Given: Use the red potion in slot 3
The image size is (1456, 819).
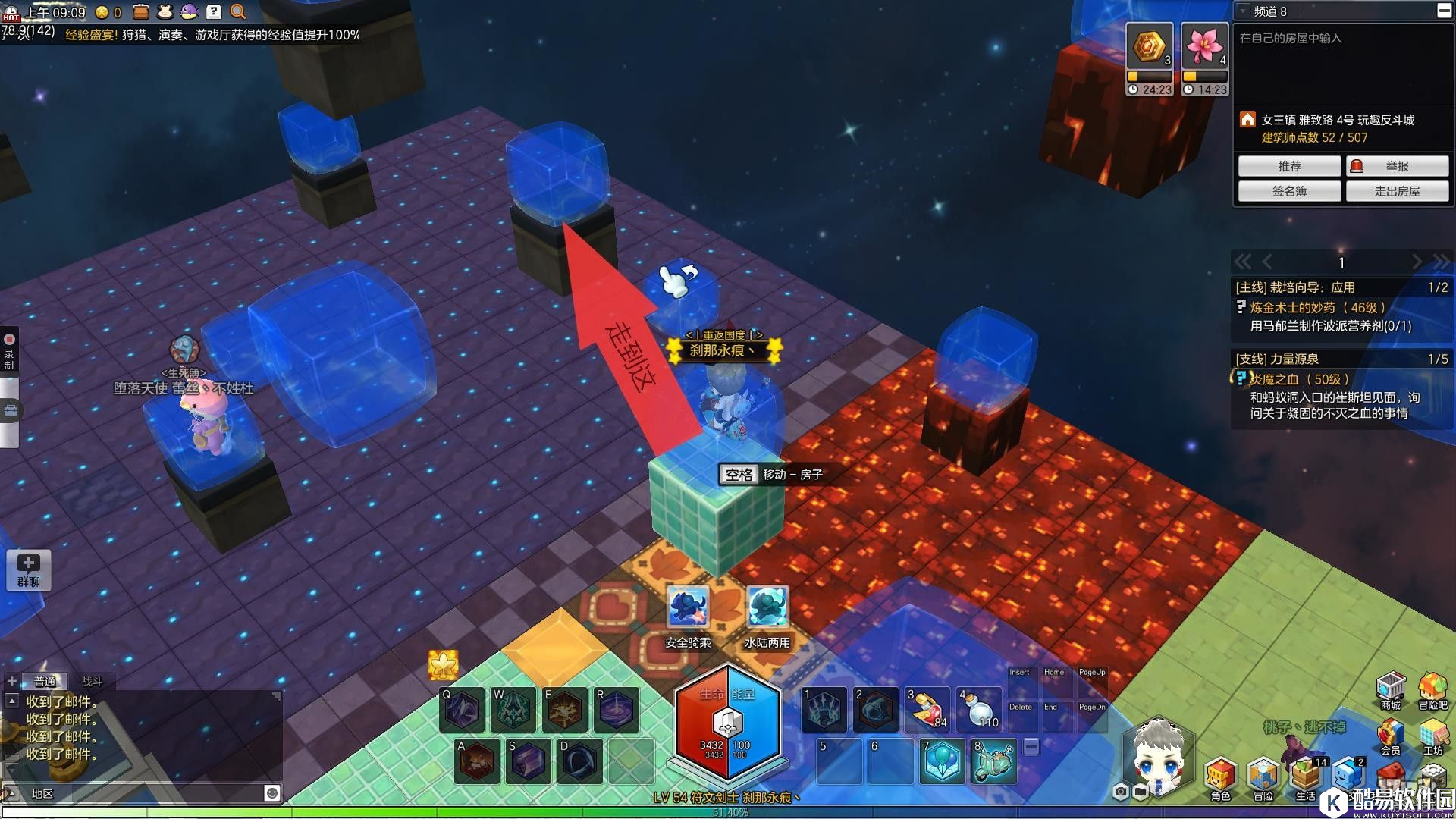Looking at the screenshot, I should tap(927, 709).
